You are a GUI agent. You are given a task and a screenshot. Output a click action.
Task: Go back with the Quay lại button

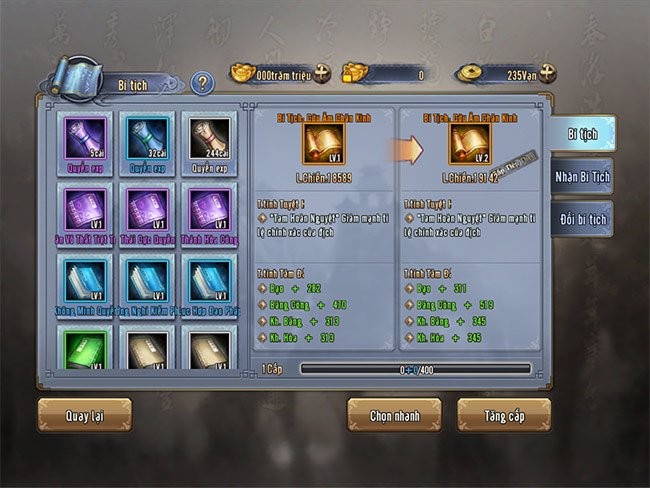tap(84, 413)
